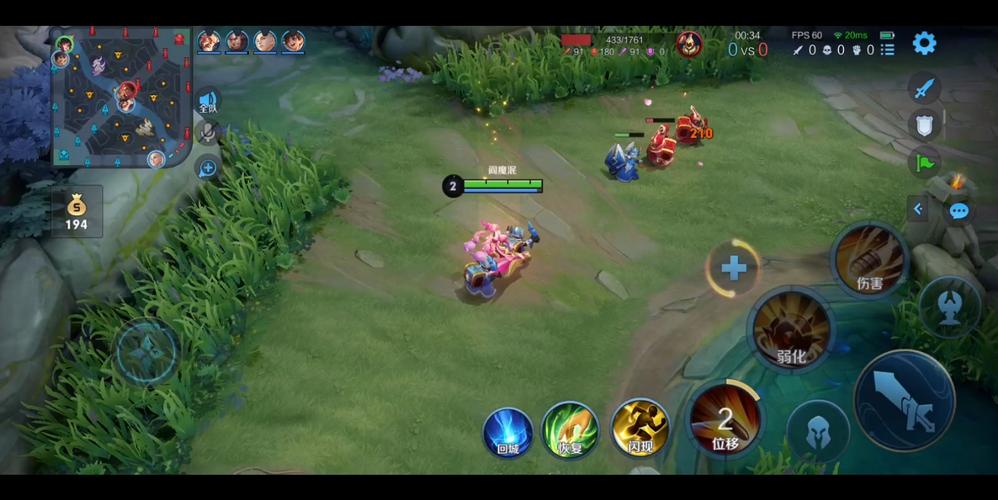Image resolution: width=998 pixels, height=500 pixels.
Task: Cast the 闪现 flash spell
Action: (640, 428)
